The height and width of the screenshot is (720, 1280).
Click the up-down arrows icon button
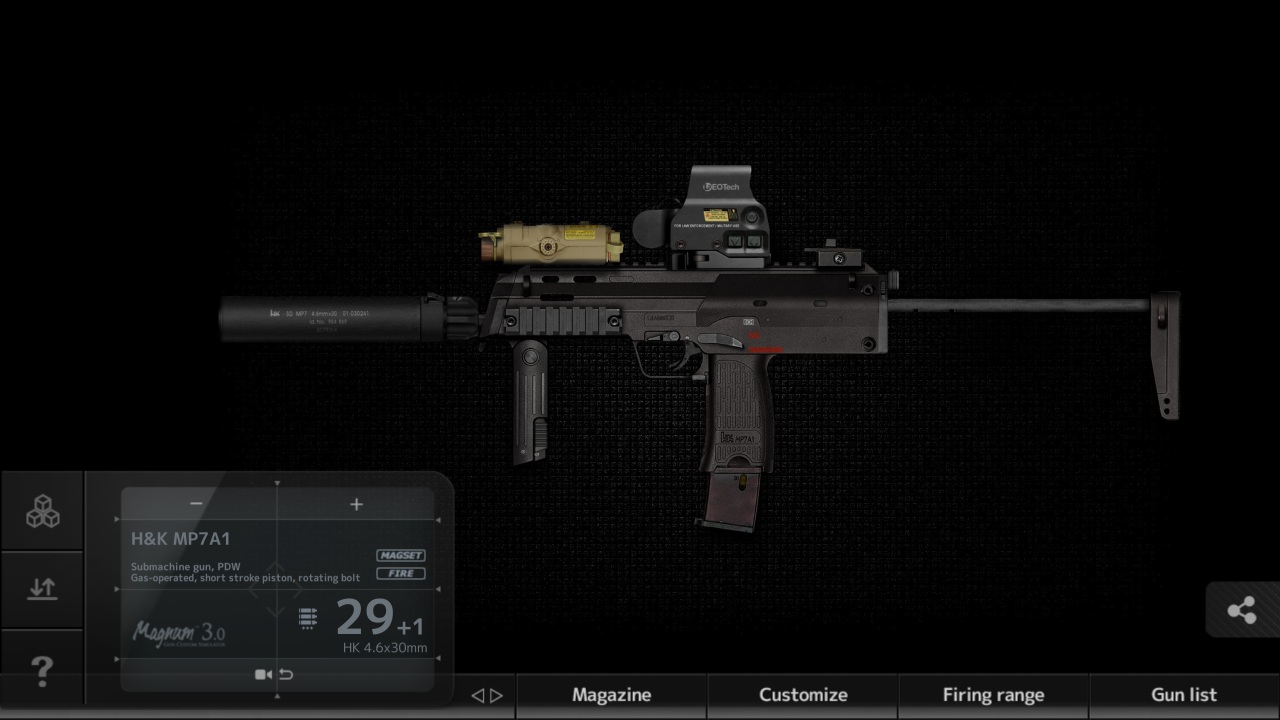tap(42, 589)
